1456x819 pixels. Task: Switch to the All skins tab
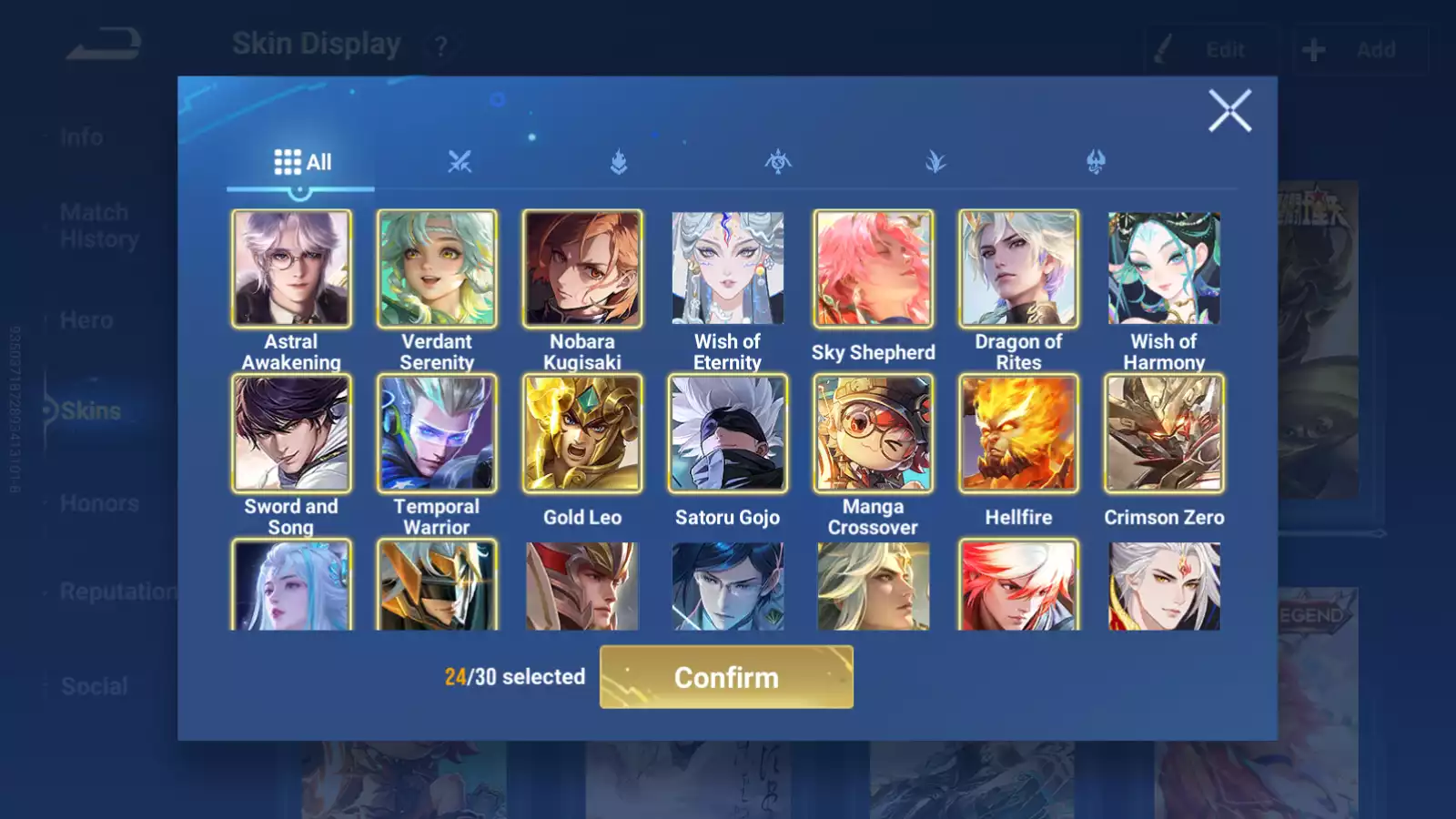tap(302, 163)
